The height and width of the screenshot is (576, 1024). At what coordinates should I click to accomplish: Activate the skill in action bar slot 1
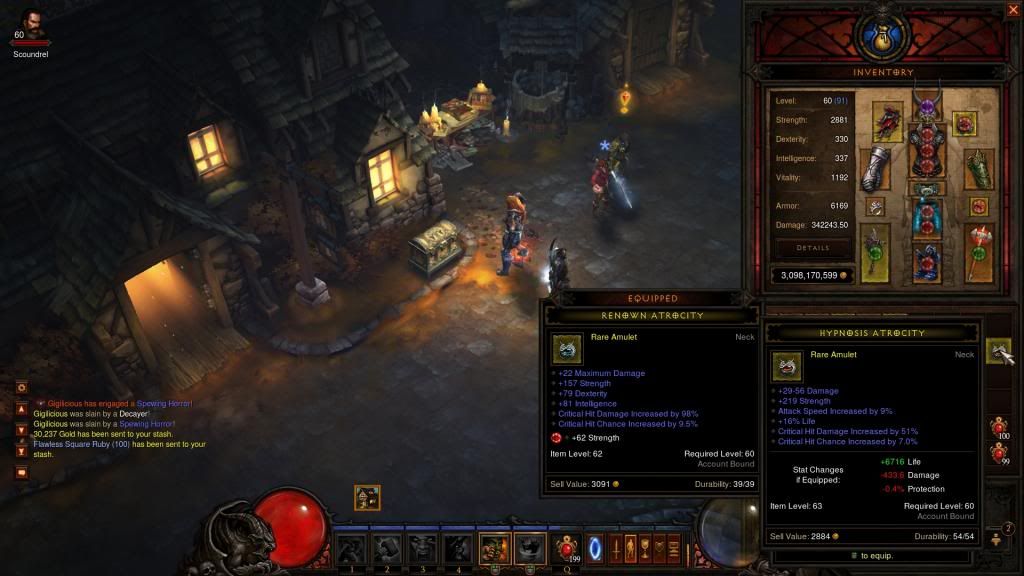tap(349, 549)
